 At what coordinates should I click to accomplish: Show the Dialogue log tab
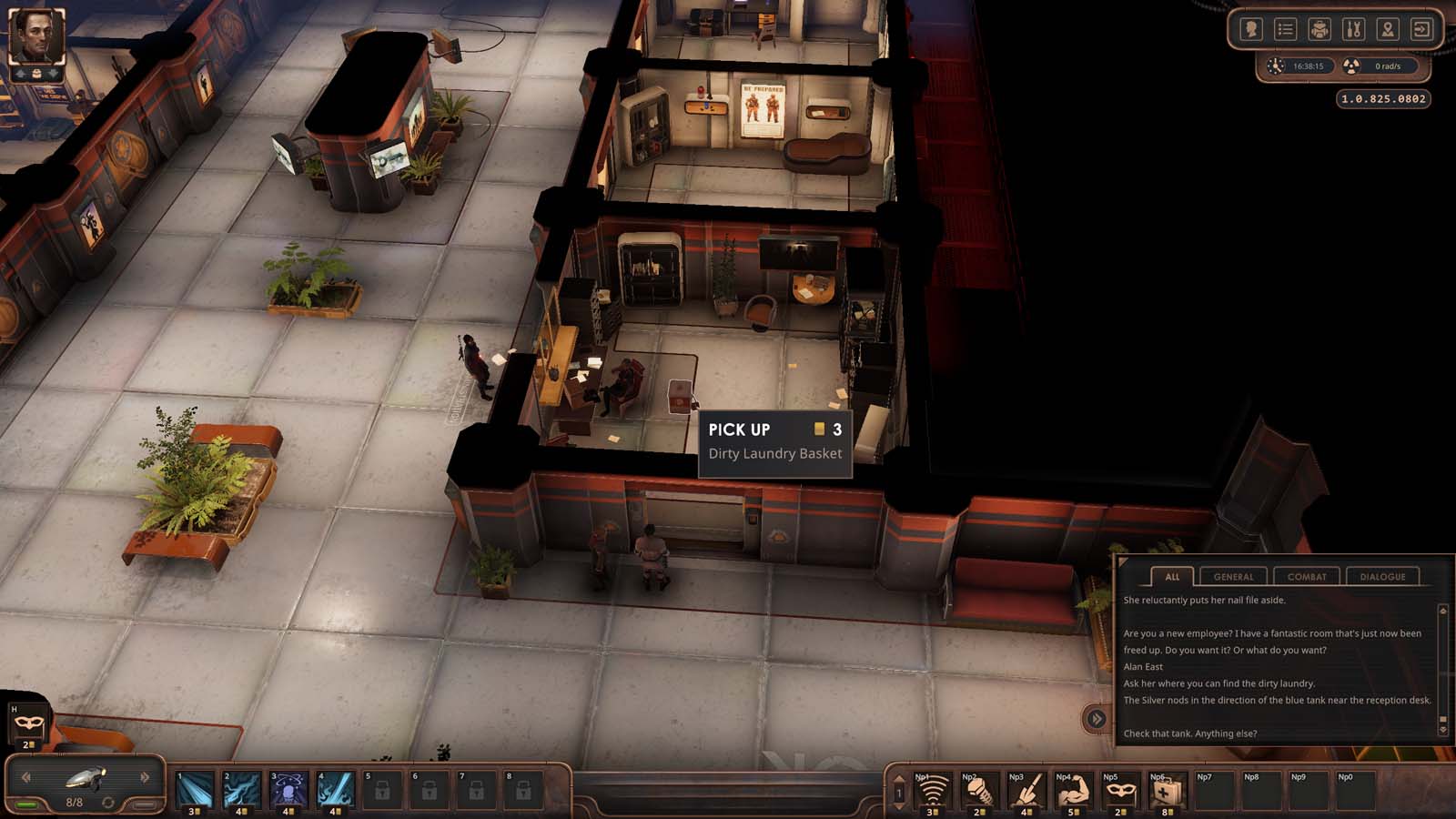[1382, 576]
